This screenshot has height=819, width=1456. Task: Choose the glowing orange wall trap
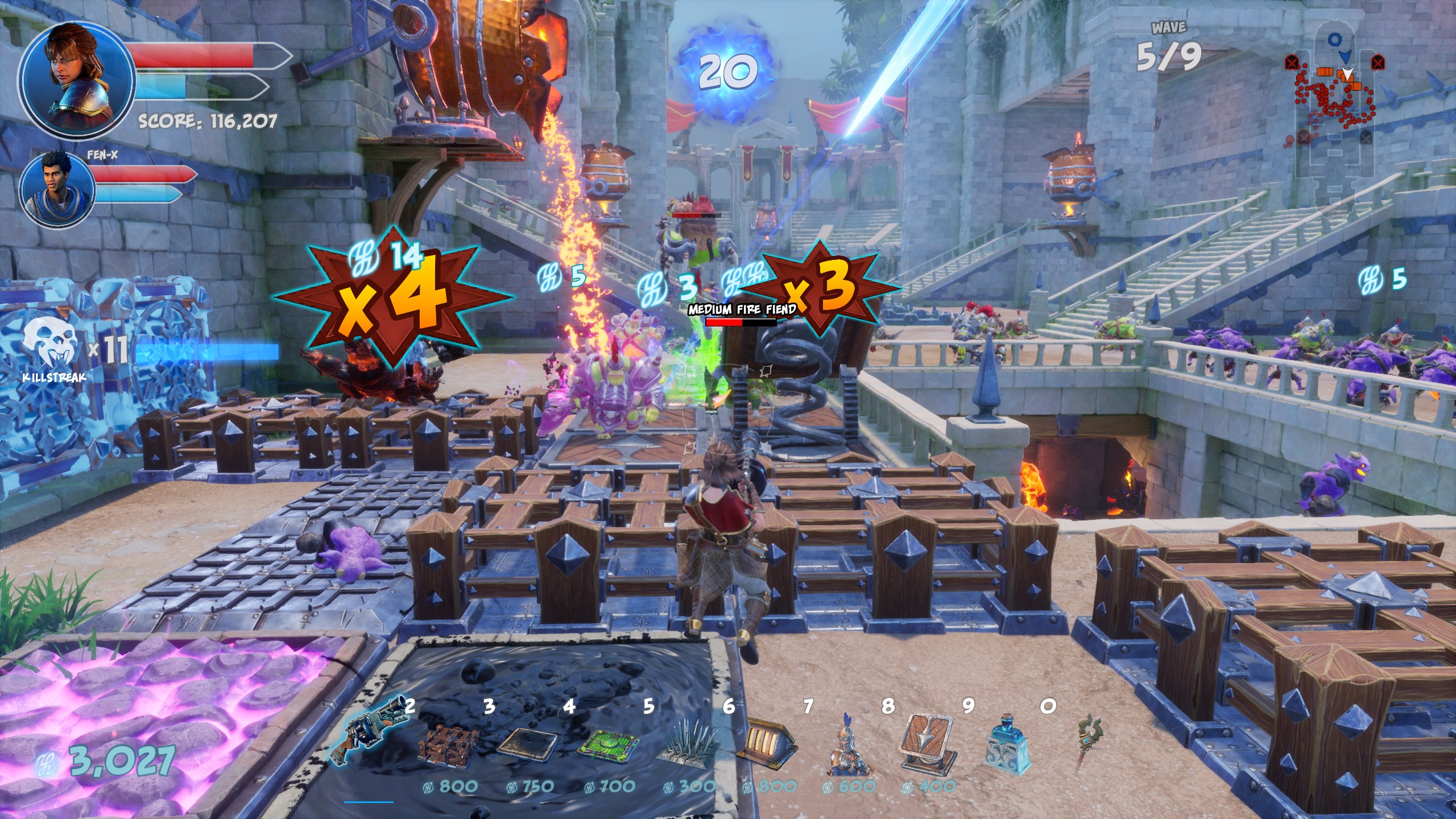pos(767,739)
